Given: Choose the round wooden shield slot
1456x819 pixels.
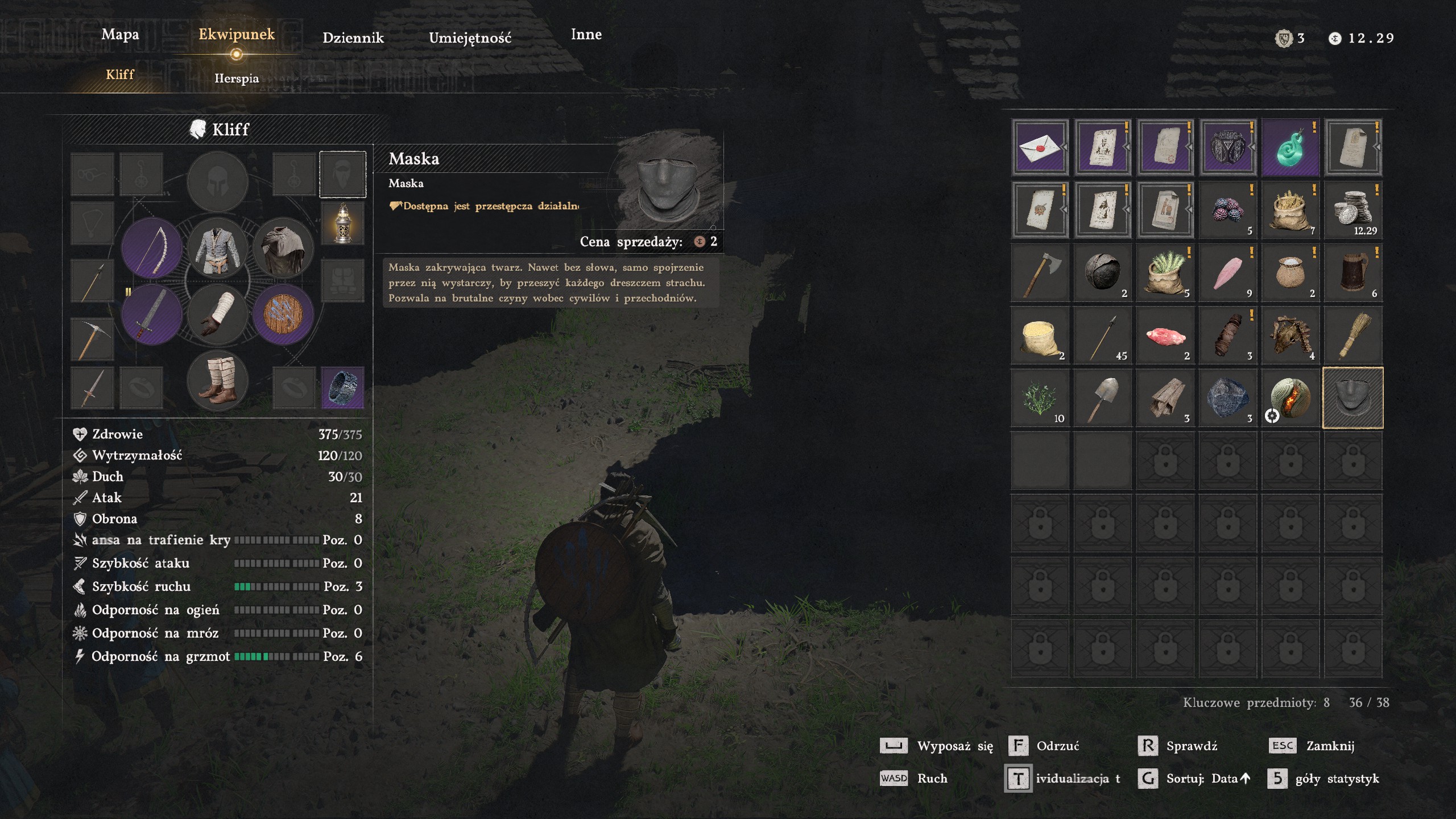Looking at the screenshot, I should click(283, 315).
